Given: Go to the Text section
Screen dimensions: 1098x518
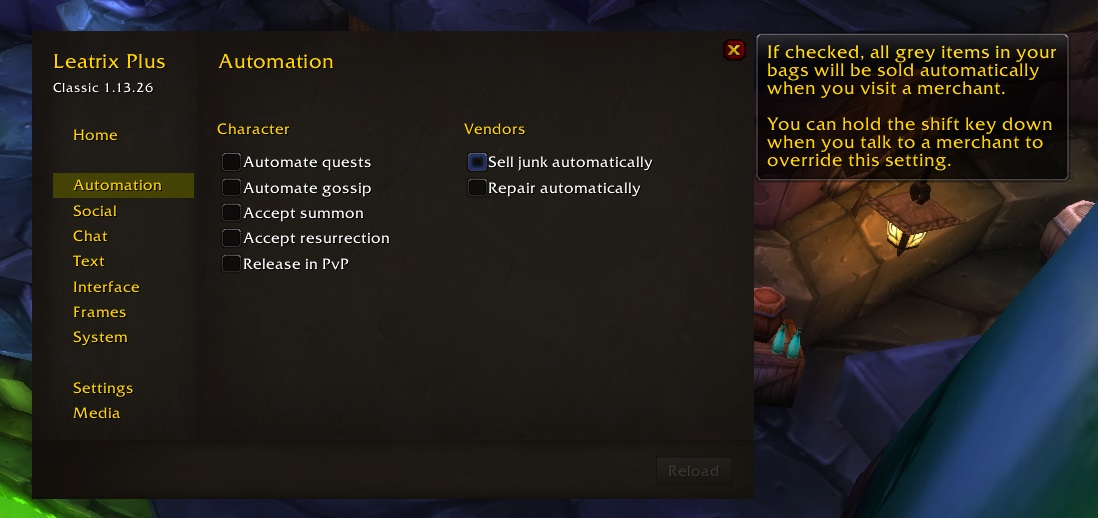Looking at the screenshot, I should coord(89,261).
